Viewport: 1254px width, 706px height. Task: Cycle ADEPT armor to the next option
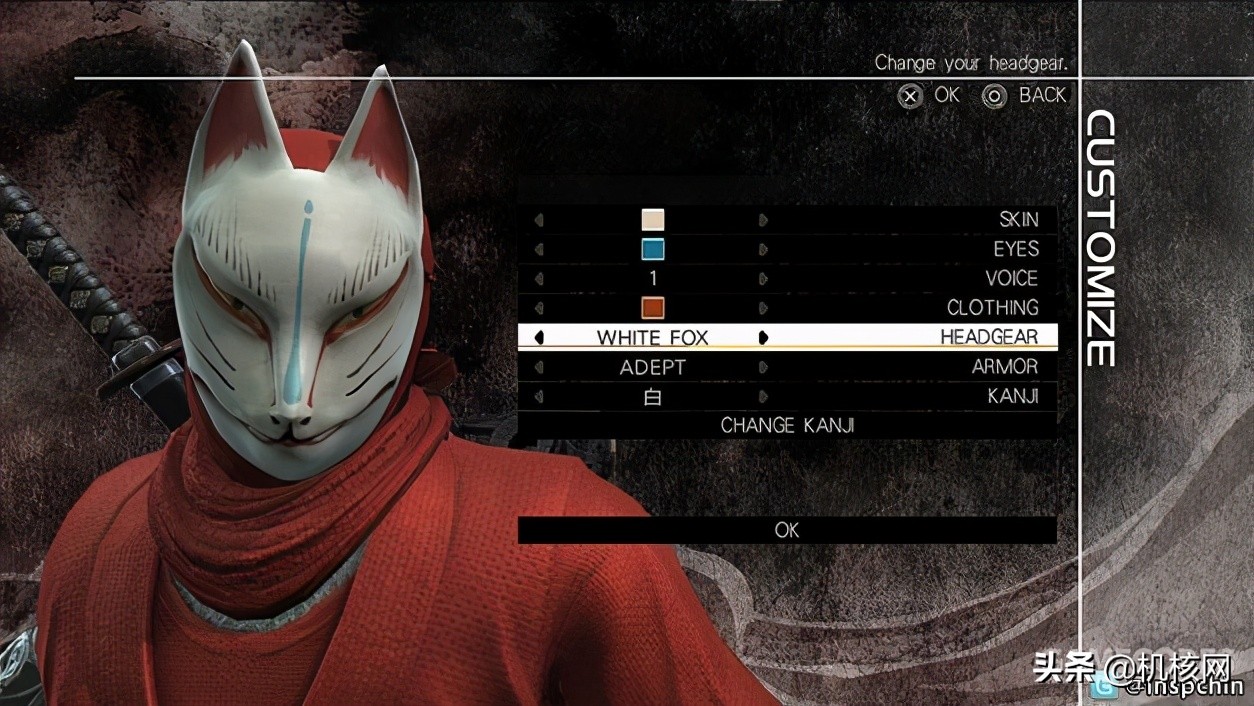(x=764, y=367)
